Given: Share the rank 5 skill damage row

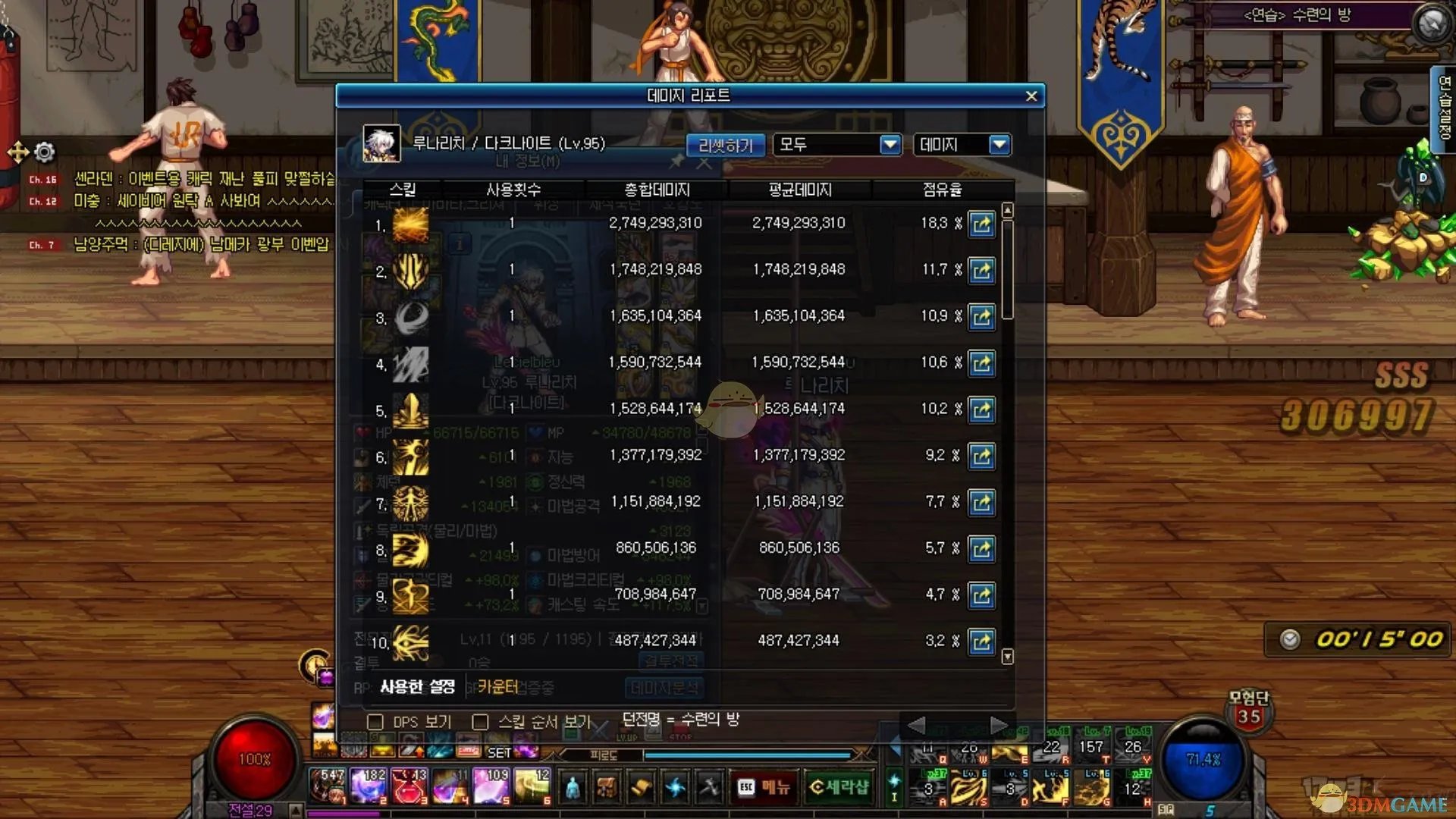Looking at the screenshot, I should pos(981,410).
